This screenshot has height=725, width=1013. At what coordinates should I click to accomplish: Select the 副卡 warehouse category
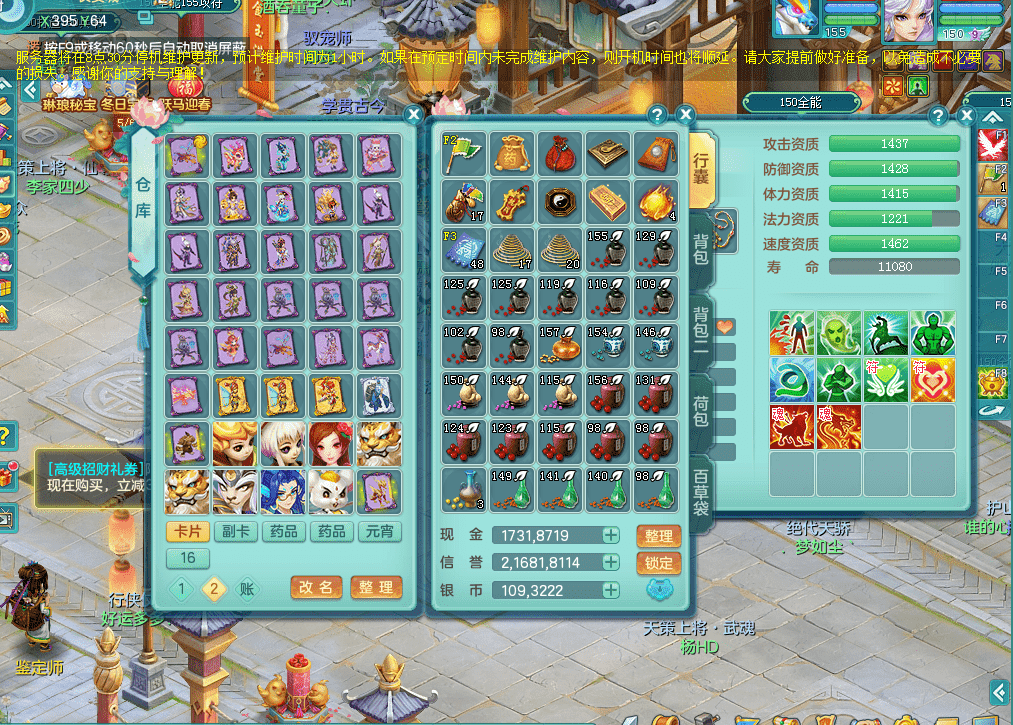pyautogui.click(x=236, y=531)
